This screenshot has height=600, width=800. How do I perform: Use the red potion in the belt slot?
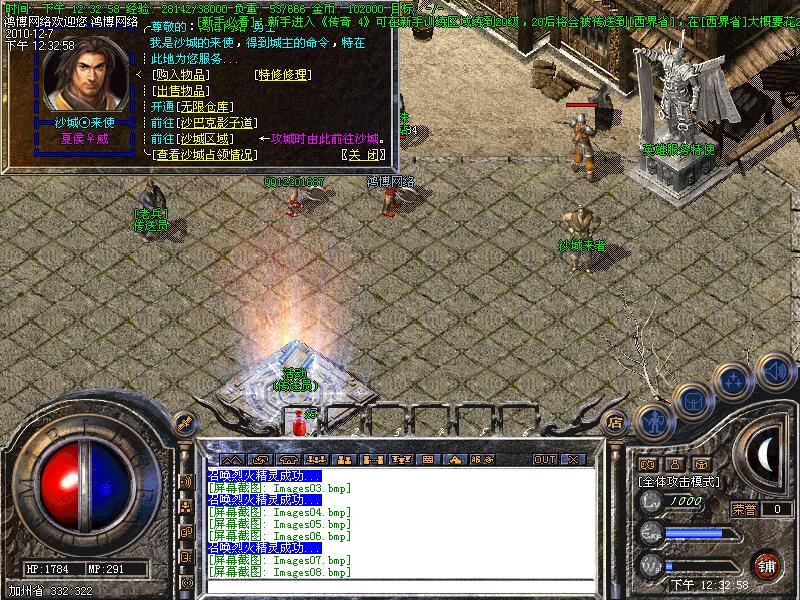tap(297, 424)
